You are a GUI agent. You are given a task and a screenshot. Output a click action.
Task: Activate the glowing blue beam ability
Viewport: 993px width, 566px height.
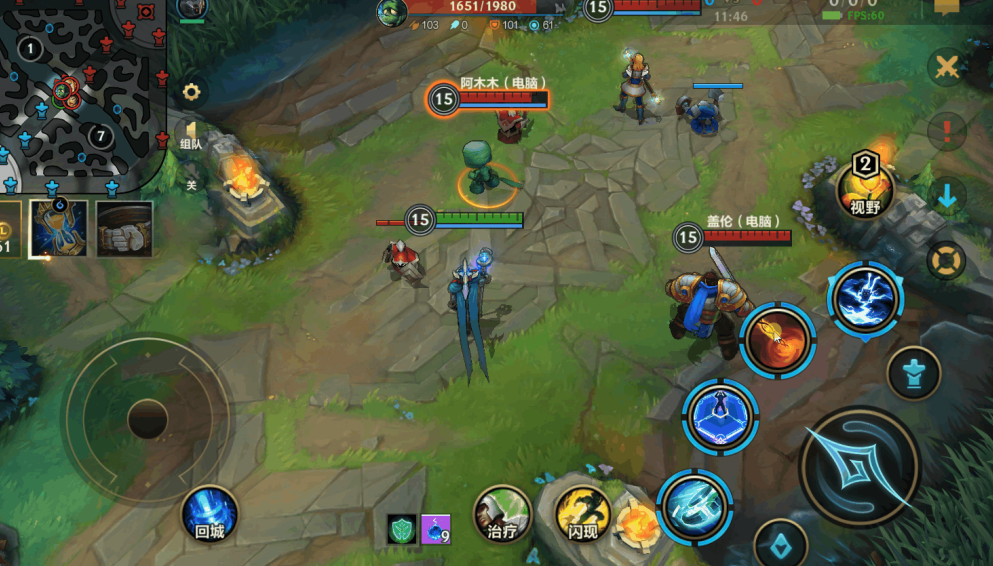pos(695,506)
